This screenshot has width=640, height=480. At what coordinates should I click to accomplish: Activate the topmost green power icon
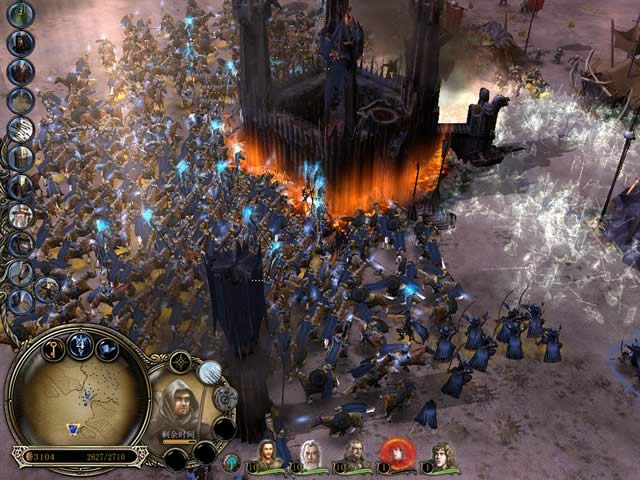[x=21, y=14]
